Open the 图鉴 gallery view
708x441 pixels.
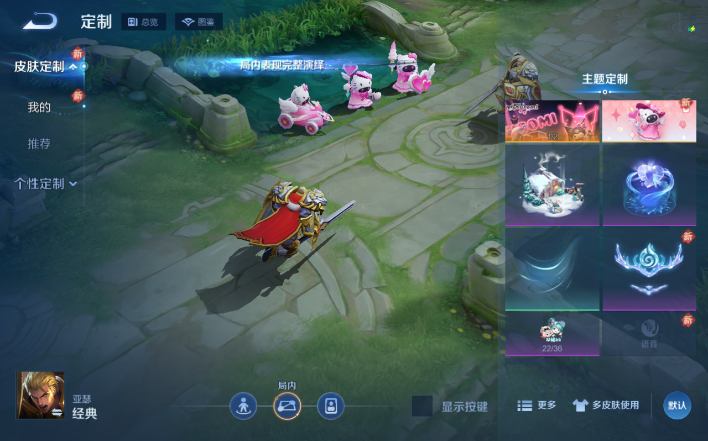tap(199, 21)
